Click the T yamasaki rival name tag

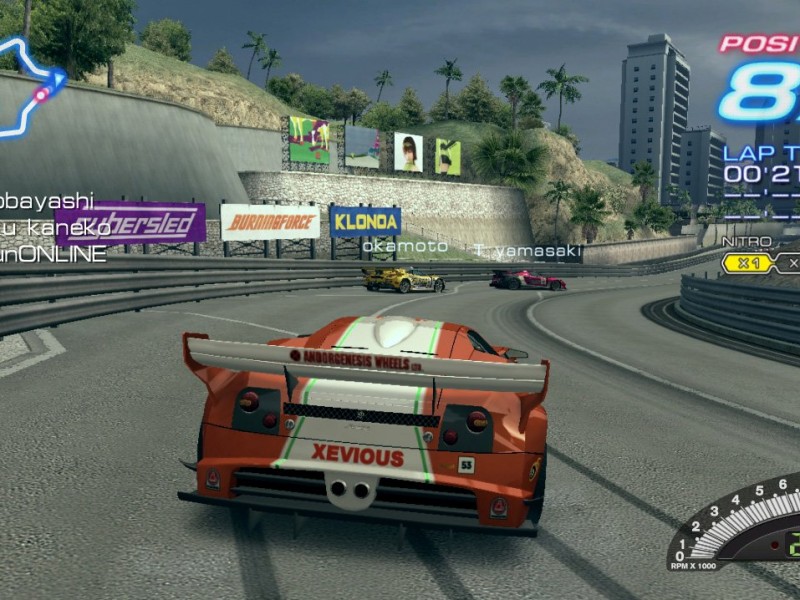[527, 251]
